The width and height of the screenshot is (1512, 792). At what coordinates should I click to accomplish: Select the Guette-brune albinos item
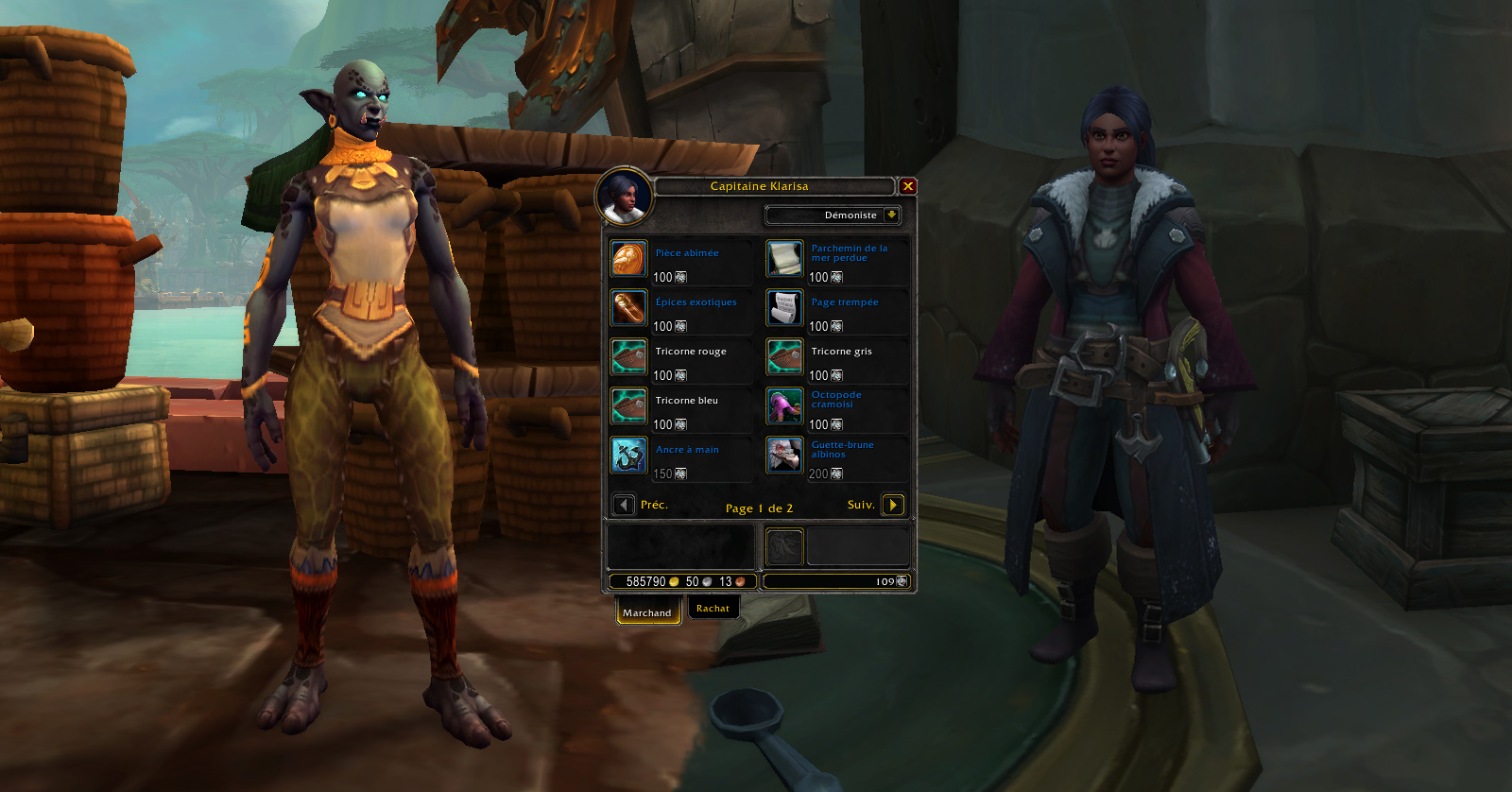coord(784,455)
